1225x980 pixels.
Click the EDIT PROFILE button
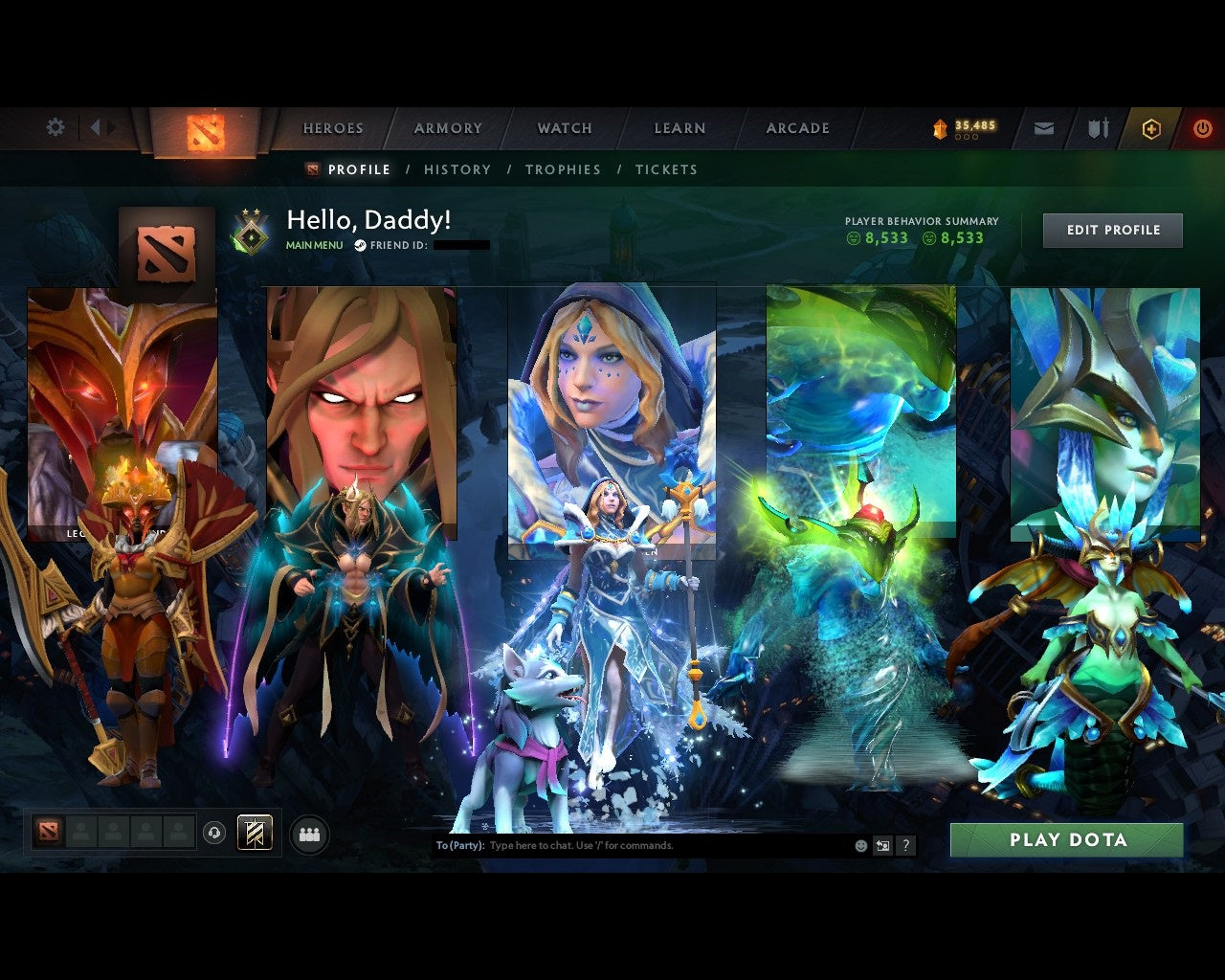click(x=1112, y=230)
